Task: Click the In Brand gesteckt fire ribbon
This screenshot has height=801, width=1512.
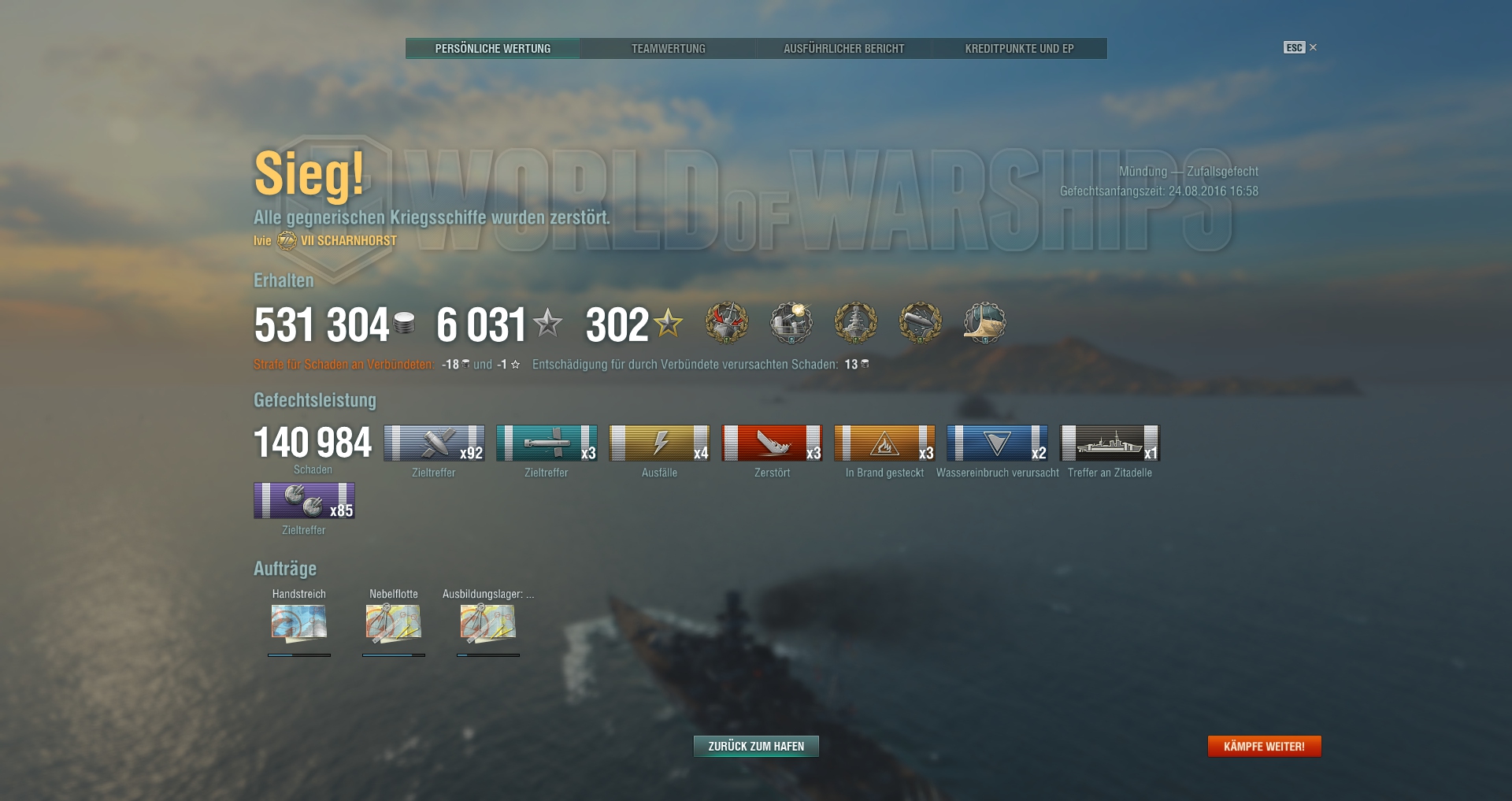Action: tap(884, 443)
